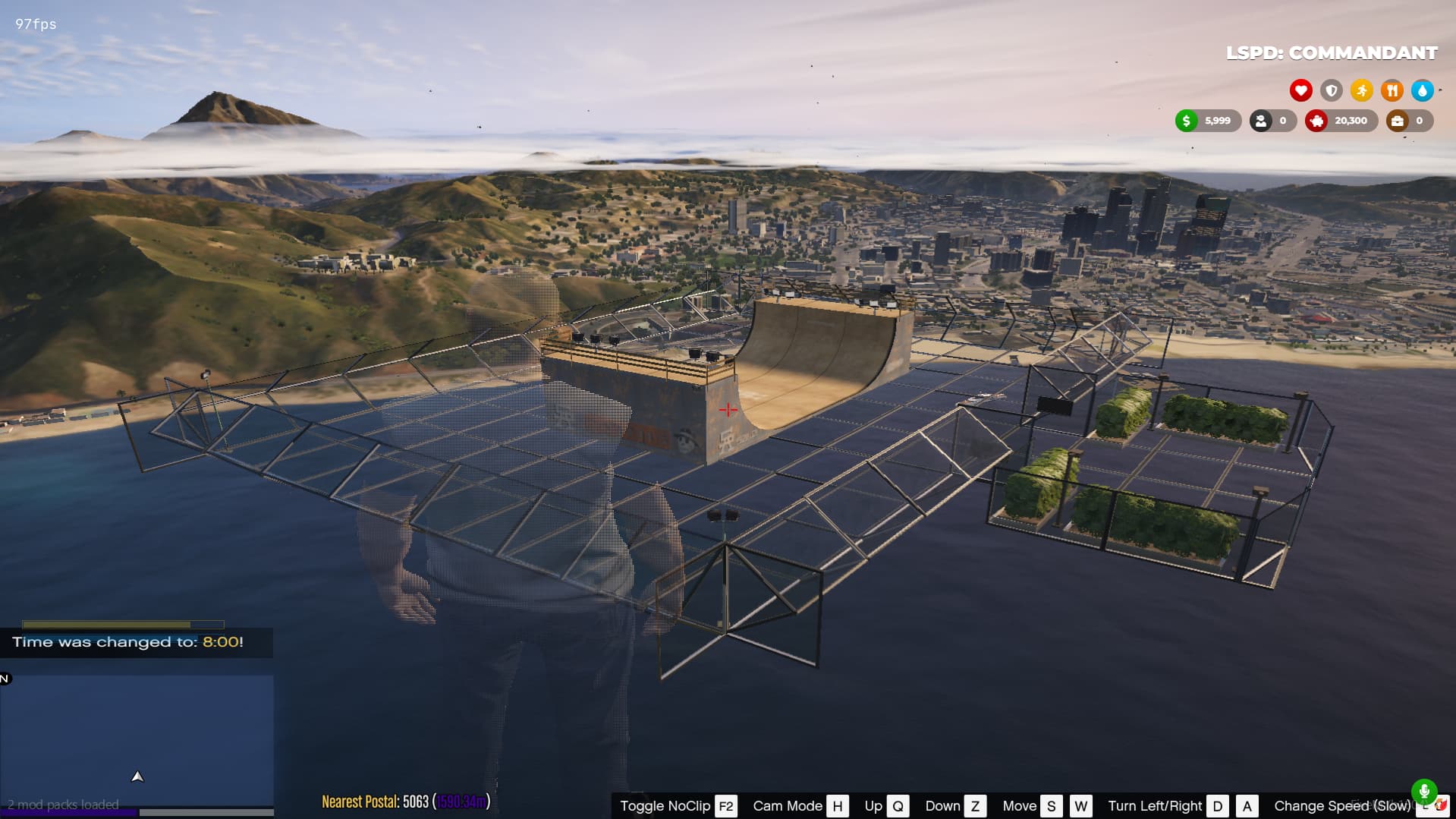Click the Move S key entry

pyautogui.click(x=1051, y=806)
